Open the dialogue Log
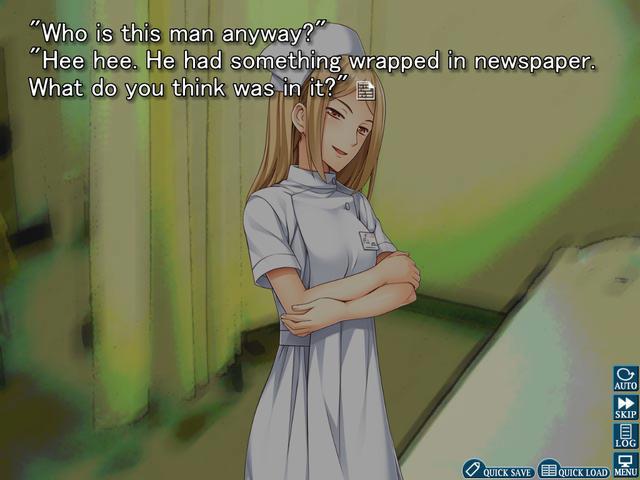 point(626,436)
